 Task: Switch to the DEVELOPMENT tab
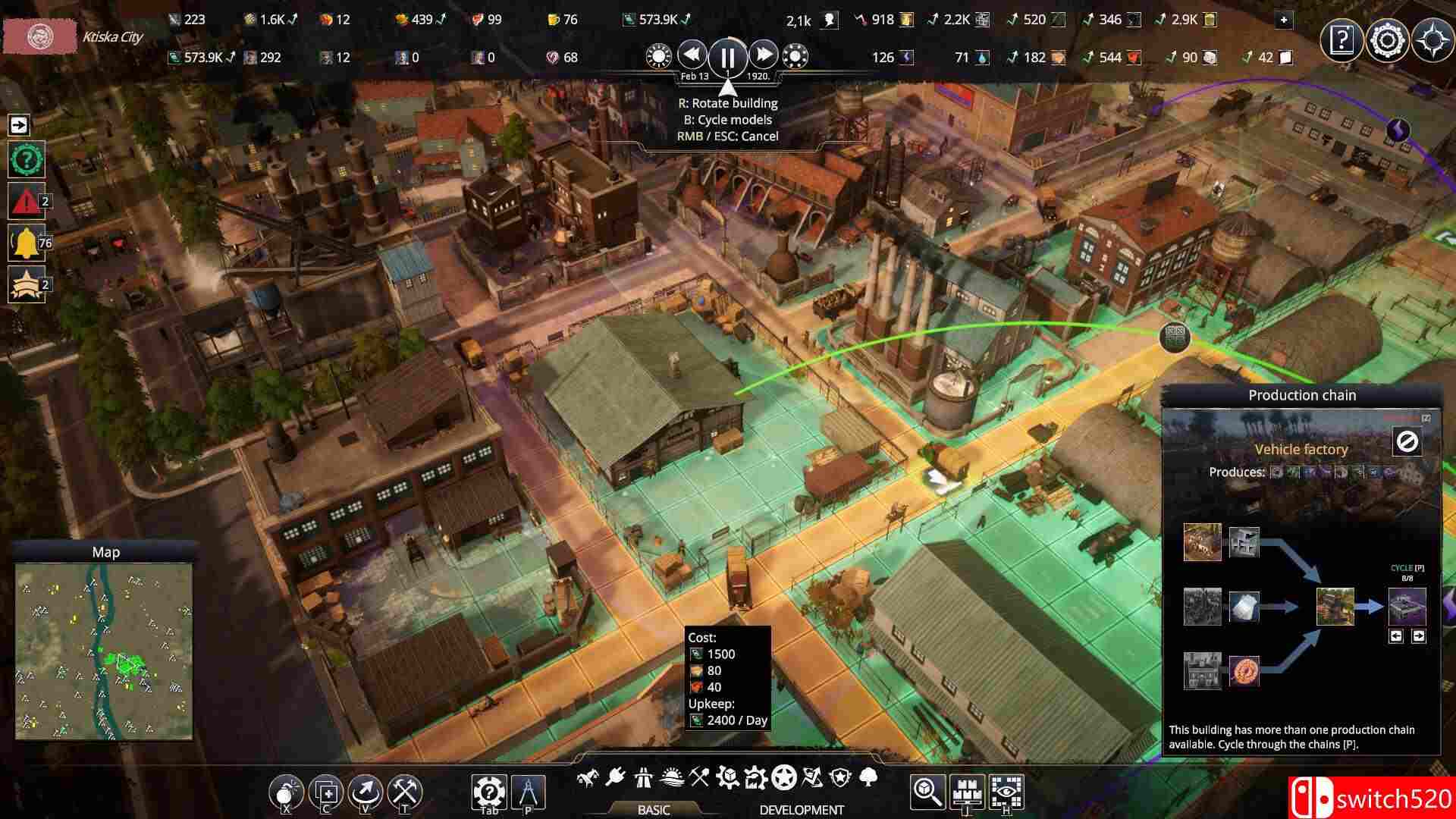click(x=800, y=809)
